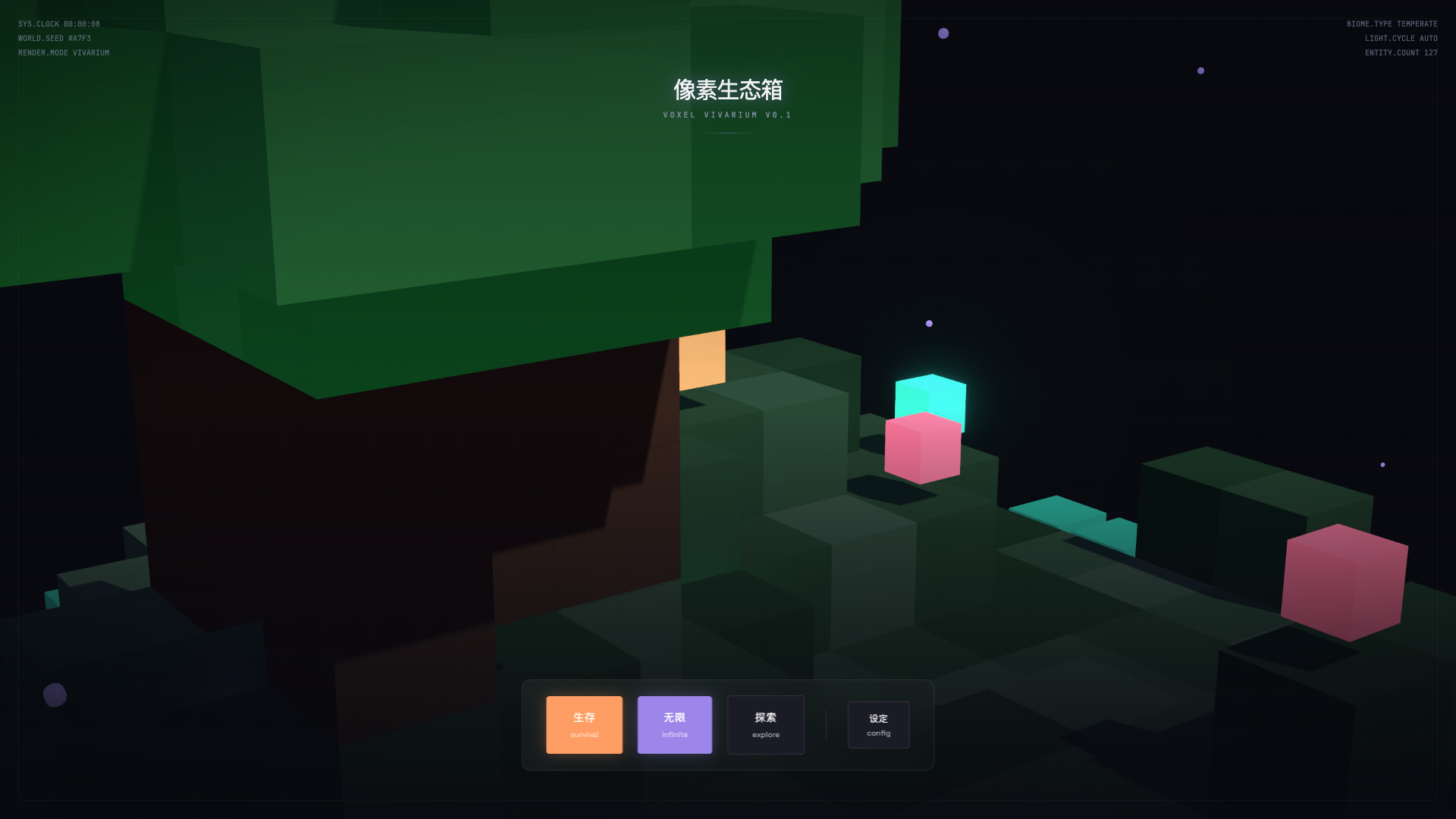Image resolution: width=1456 pixels, height=819 pixels.
Task: Toggle the RENDER.MODE VIVARIUM readout
Action: click(x=64, y=52)
